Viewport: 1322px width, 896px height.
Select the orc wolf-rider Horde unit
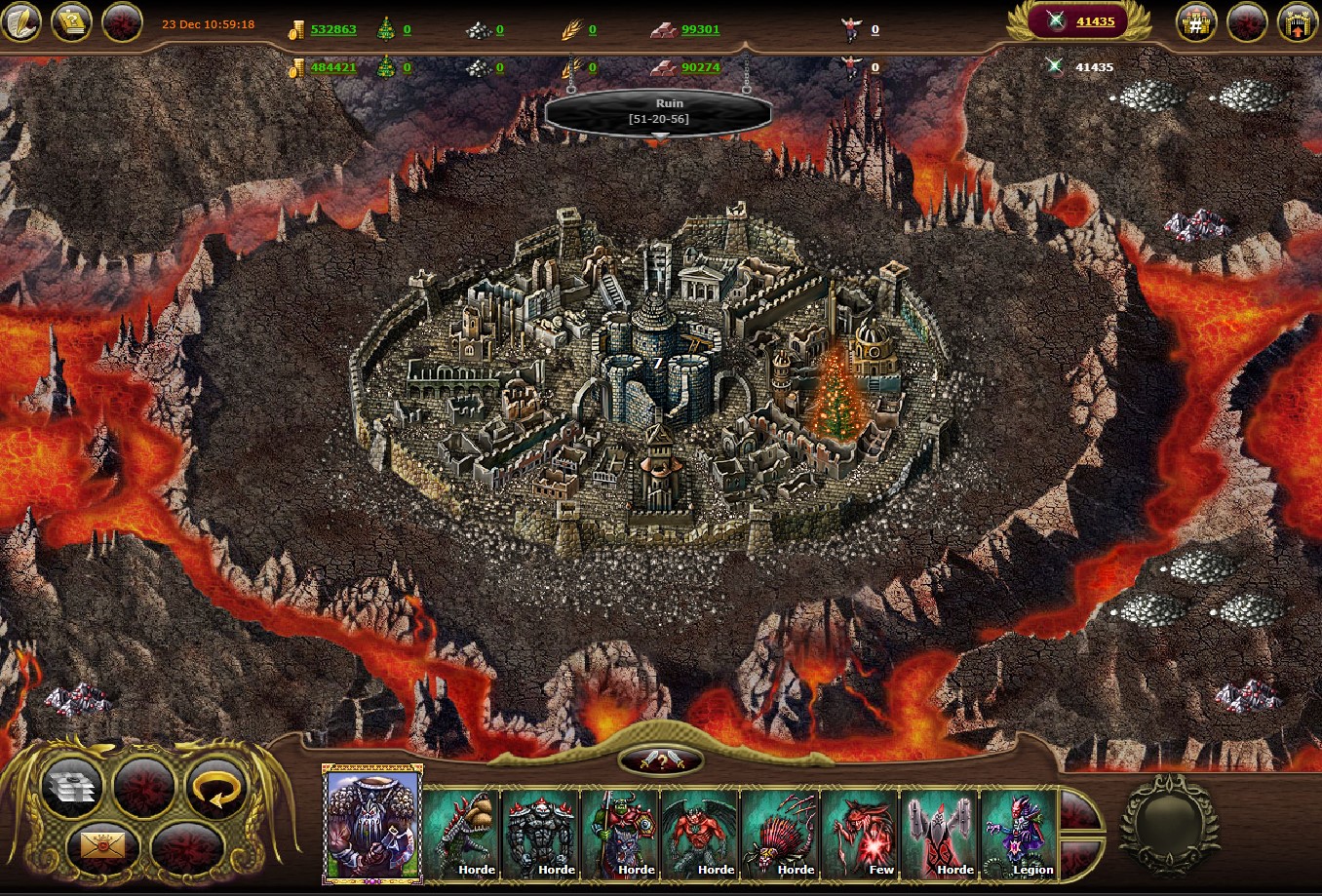tap(621, 833)
